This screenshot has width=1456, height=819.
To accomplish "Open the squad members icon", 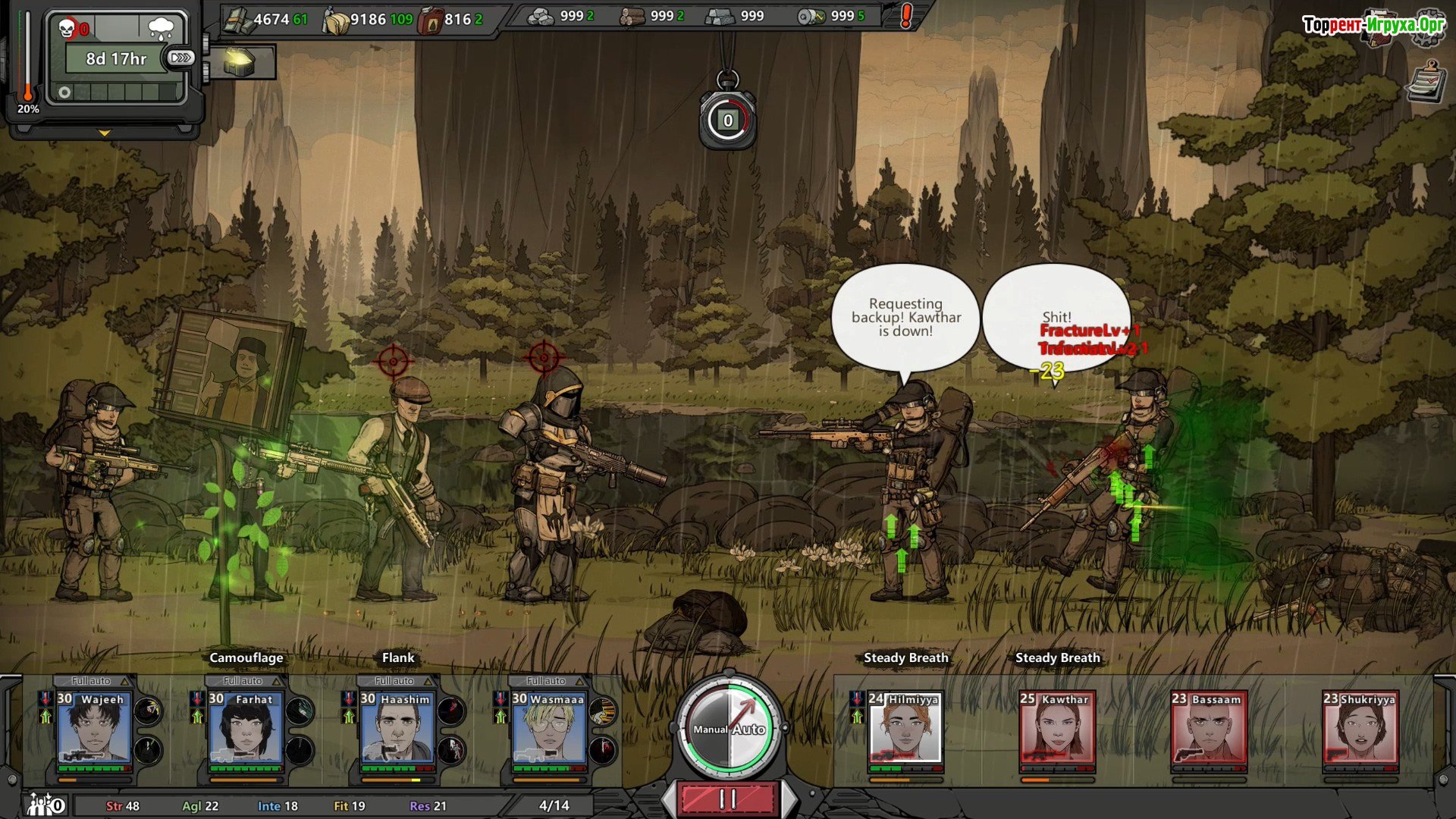I will click(x=45, y=804).
